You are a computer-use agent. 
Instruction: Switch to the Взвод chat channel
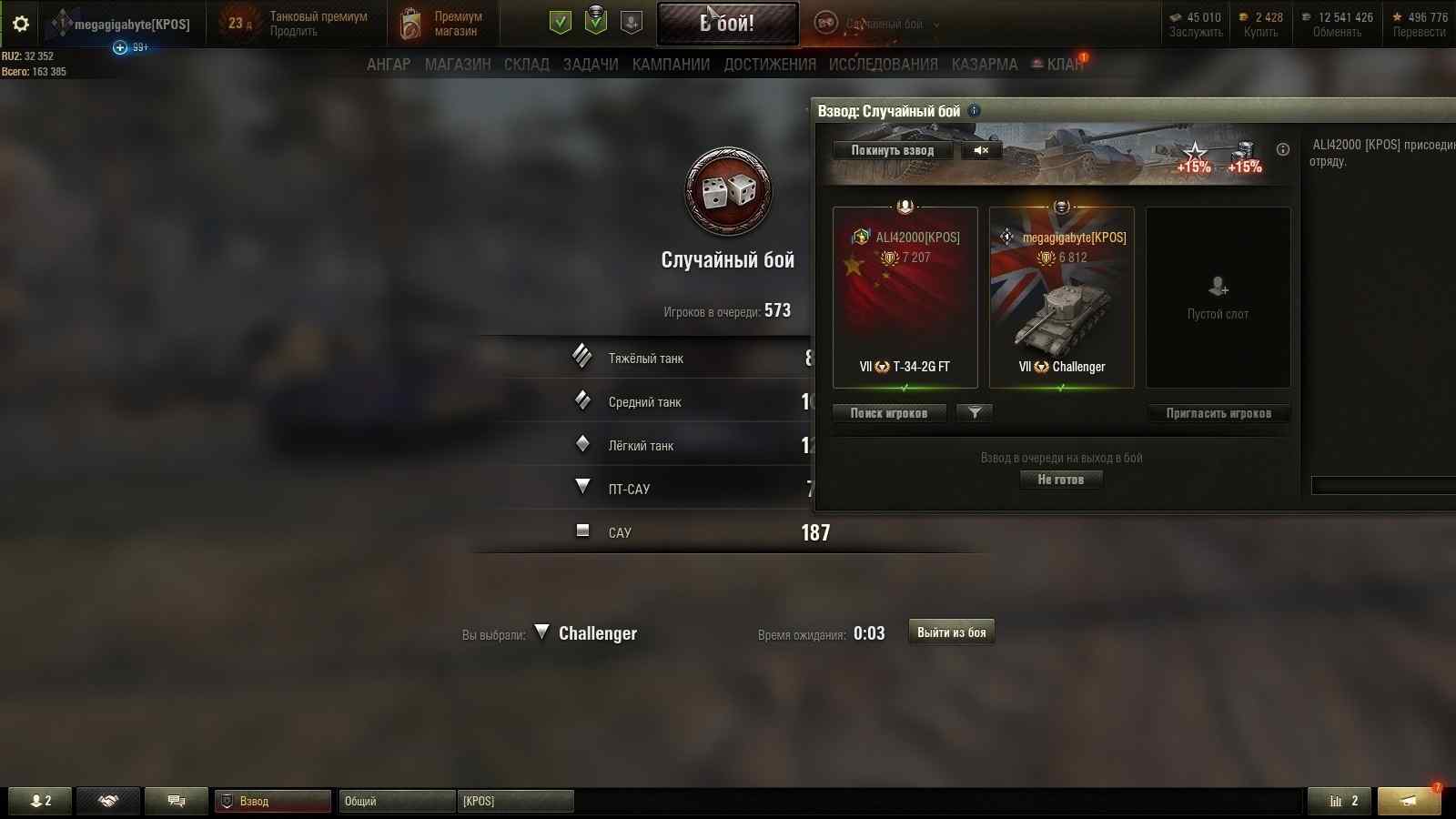272,801
